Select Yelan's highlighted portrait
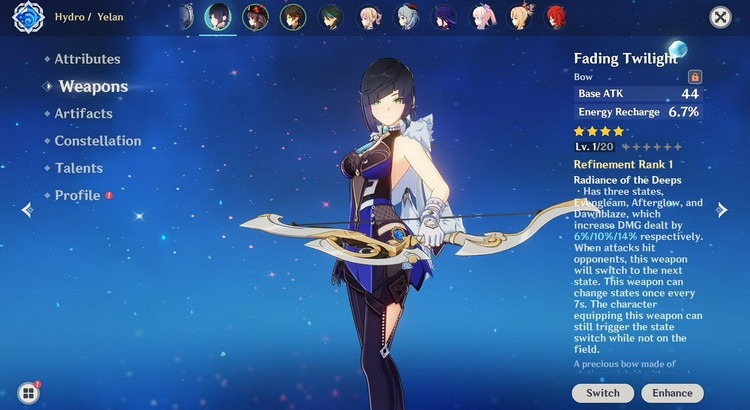Viewport: 750px width, 410px height. 217,17
